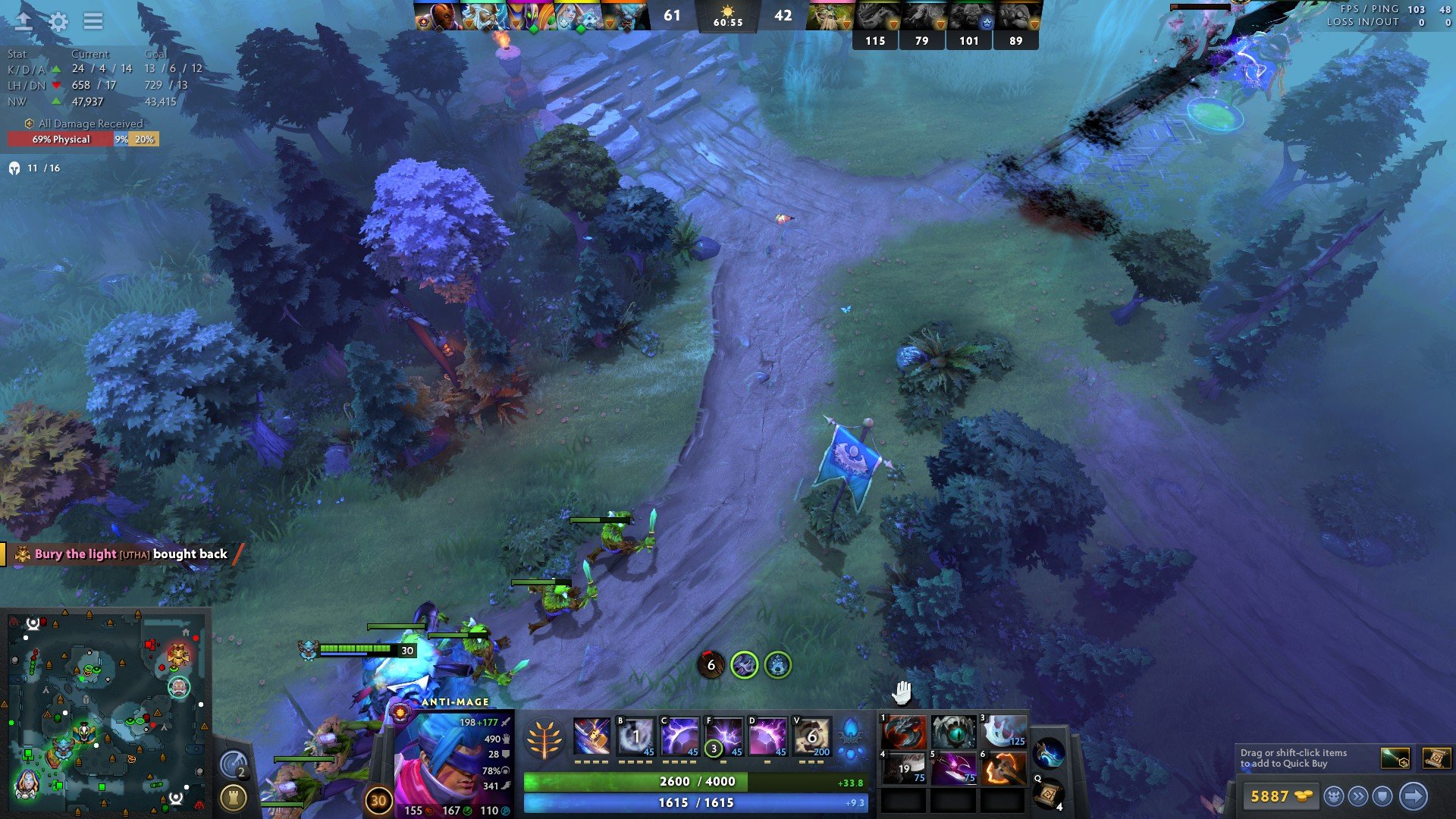
Task: Activate the Mana Void ultimate on hotkey V
Action: [x=811, y=736]
